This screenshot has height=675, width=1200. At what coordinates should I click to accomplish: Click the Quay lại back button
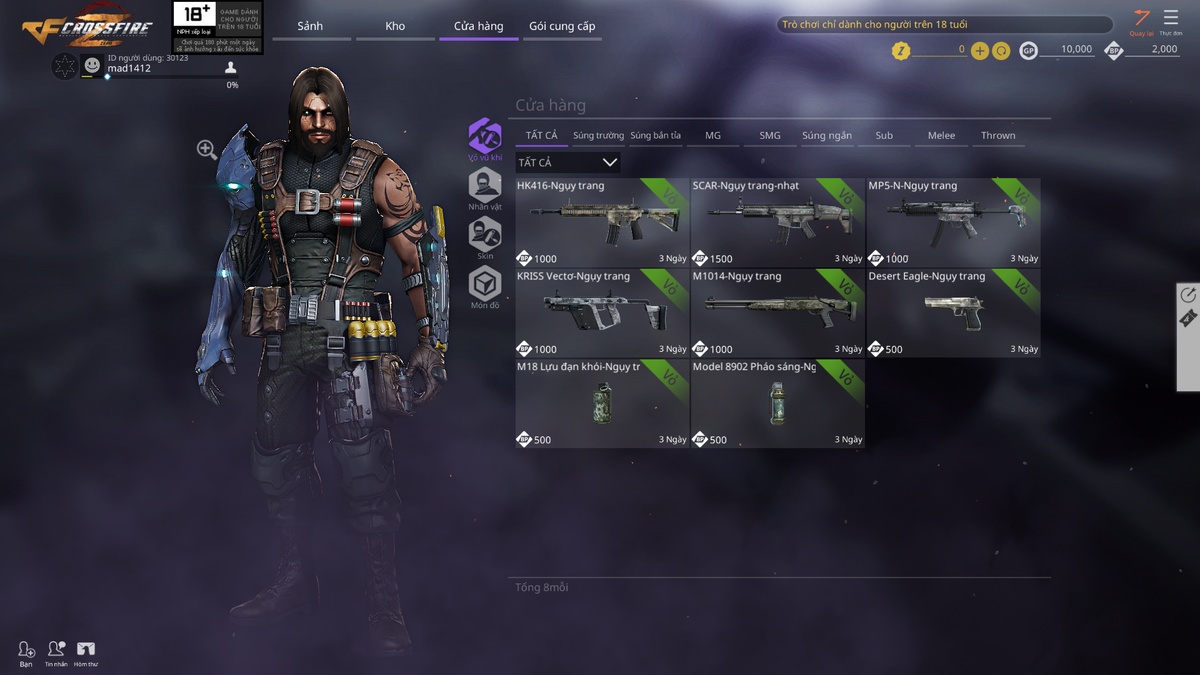[1141, 20]
